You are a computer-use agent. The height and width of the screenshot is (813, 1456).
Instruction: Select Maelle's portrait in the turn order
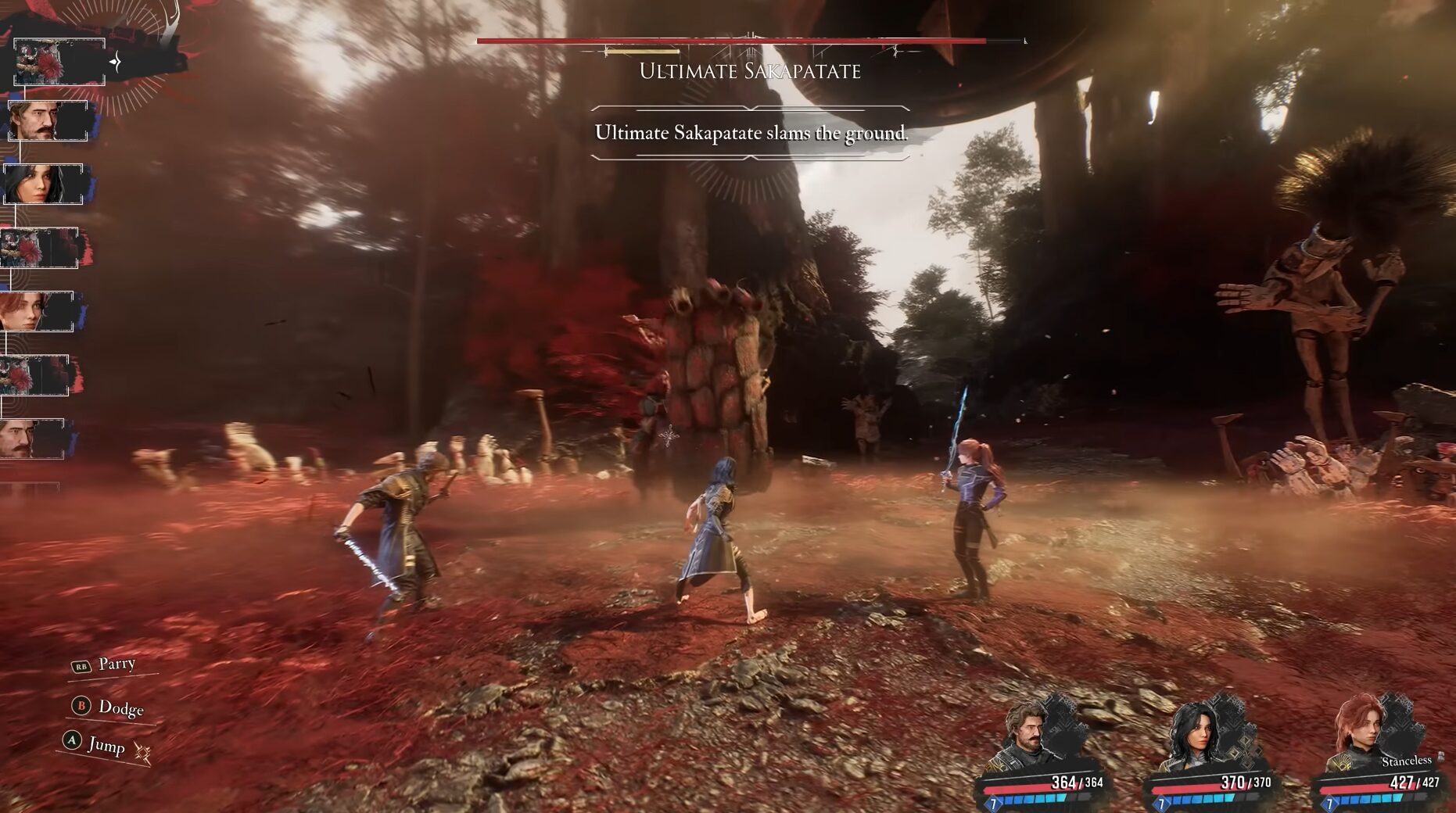tap(37, 311)
